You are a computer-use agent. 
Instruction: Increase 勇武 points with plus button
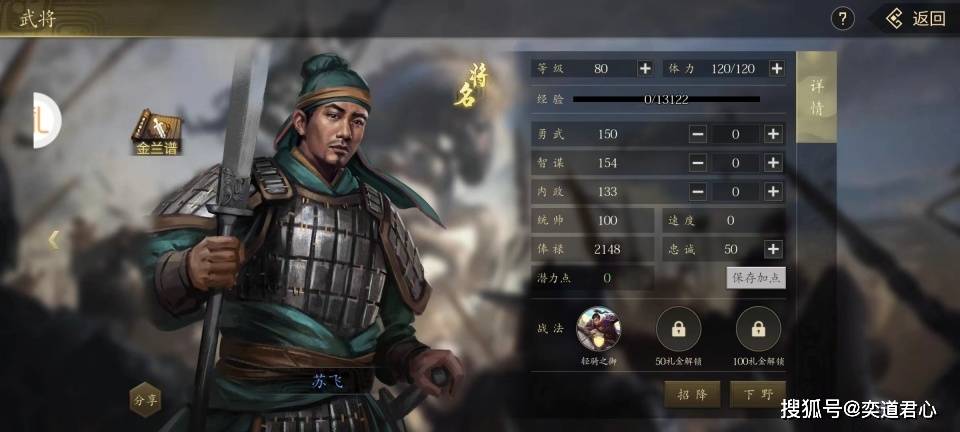coord(773,134)
